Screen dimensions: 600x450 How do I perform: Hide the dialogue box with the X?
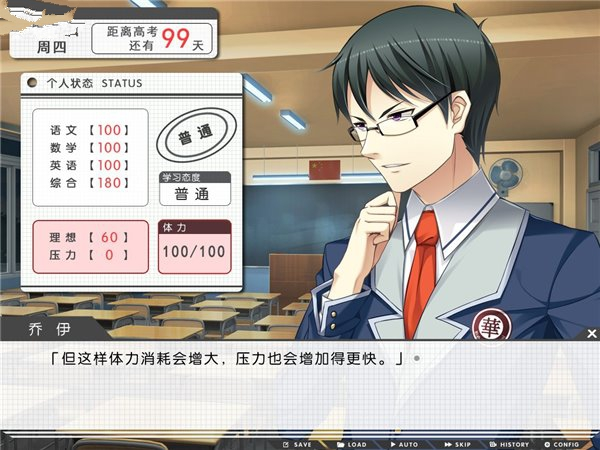pyautogui.click(x=591, y=333)
